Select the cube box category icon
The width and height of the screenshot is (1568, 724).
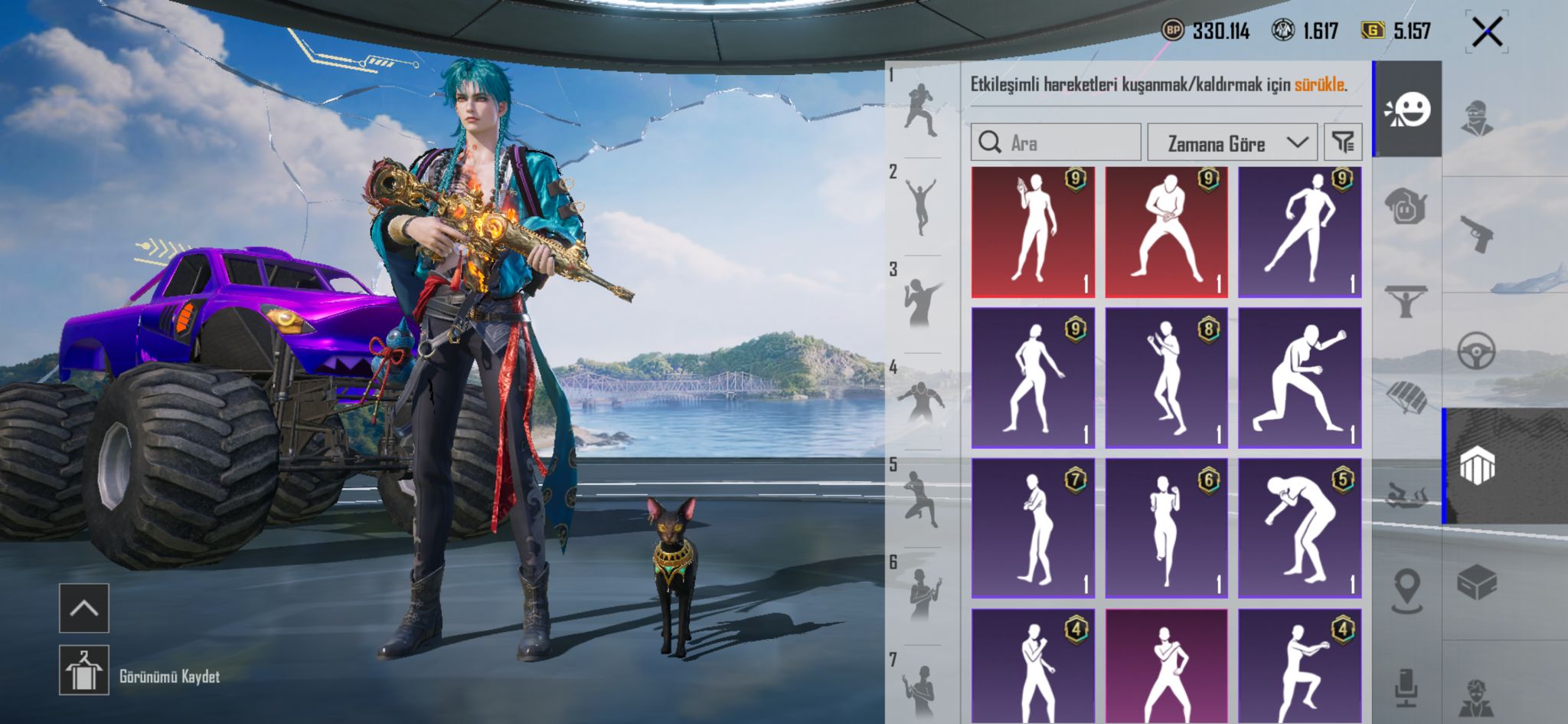(x=1476, y=584)
